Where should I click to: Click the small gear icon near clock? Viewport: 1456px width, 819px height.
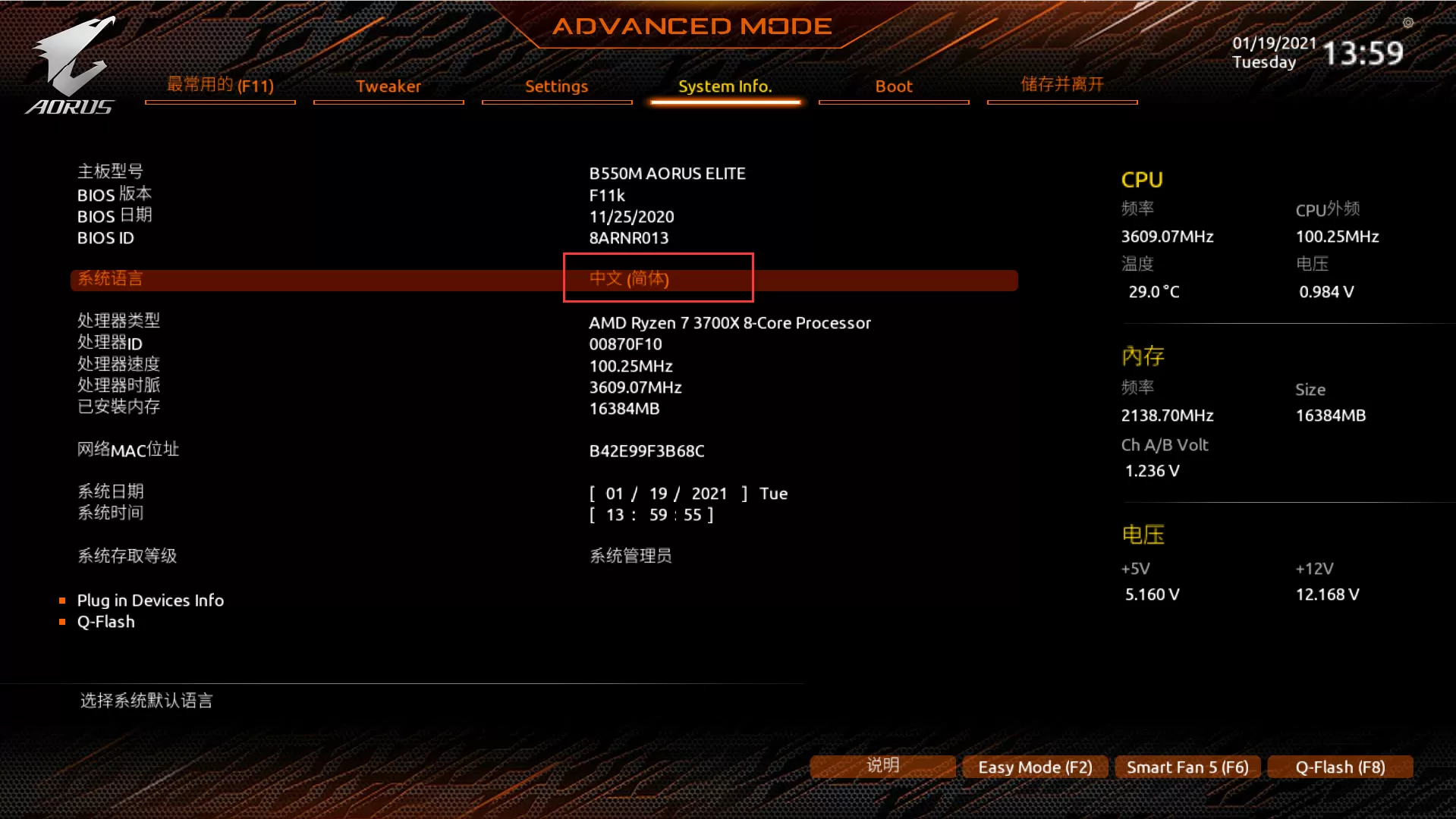pos(1408,23)
